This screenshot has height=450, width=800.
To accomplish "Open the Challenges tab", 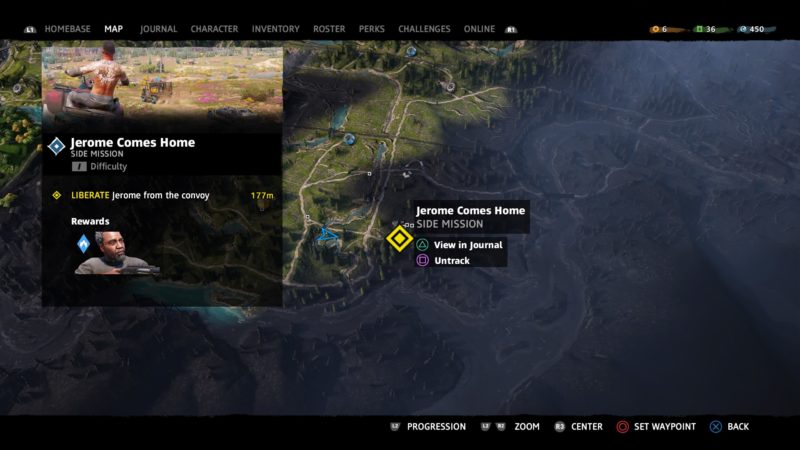I will click(424, 29).
